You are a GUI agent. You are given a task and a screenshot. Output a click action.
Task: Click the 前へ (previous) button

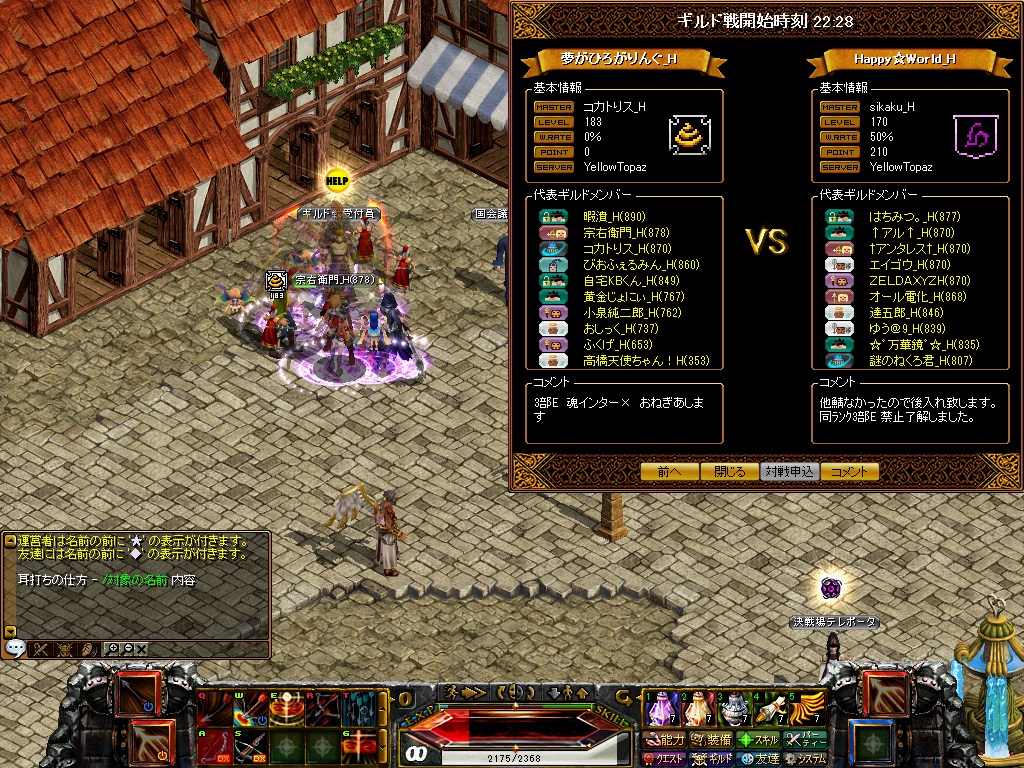(x=670, y=472)
